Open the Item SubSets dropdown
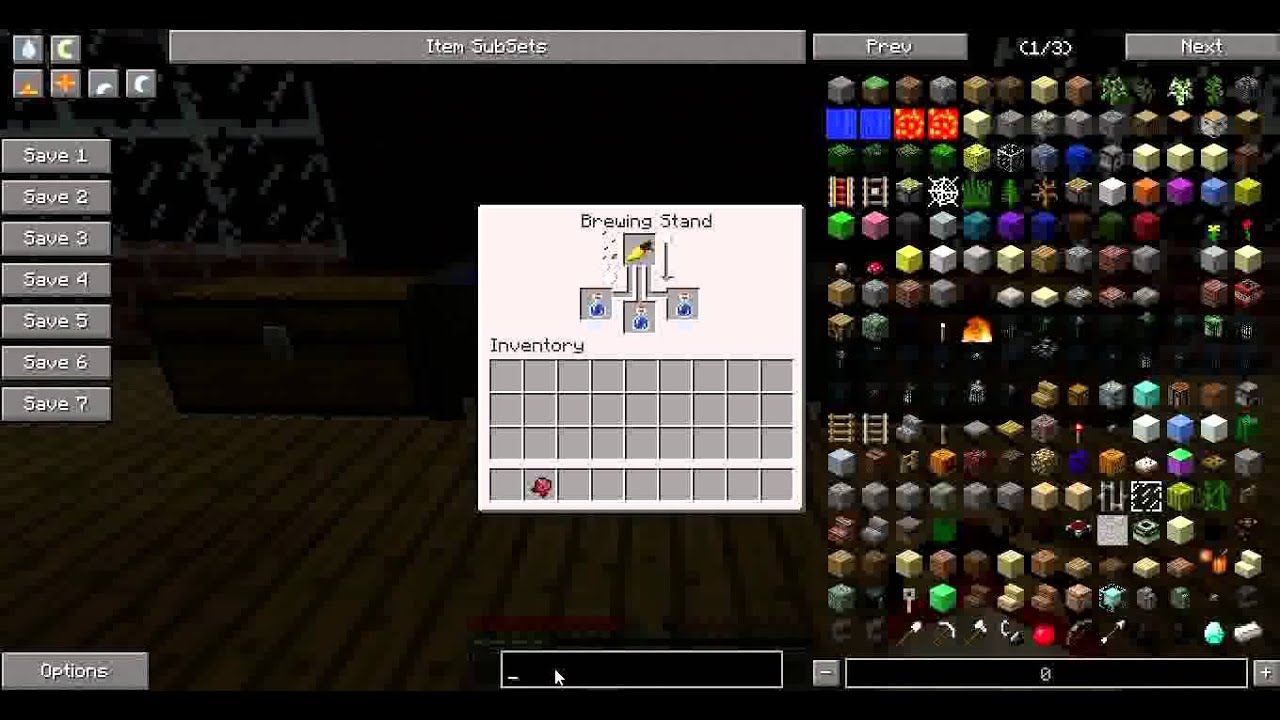This screenshot has height=720, width=1280. pos(487,46)
